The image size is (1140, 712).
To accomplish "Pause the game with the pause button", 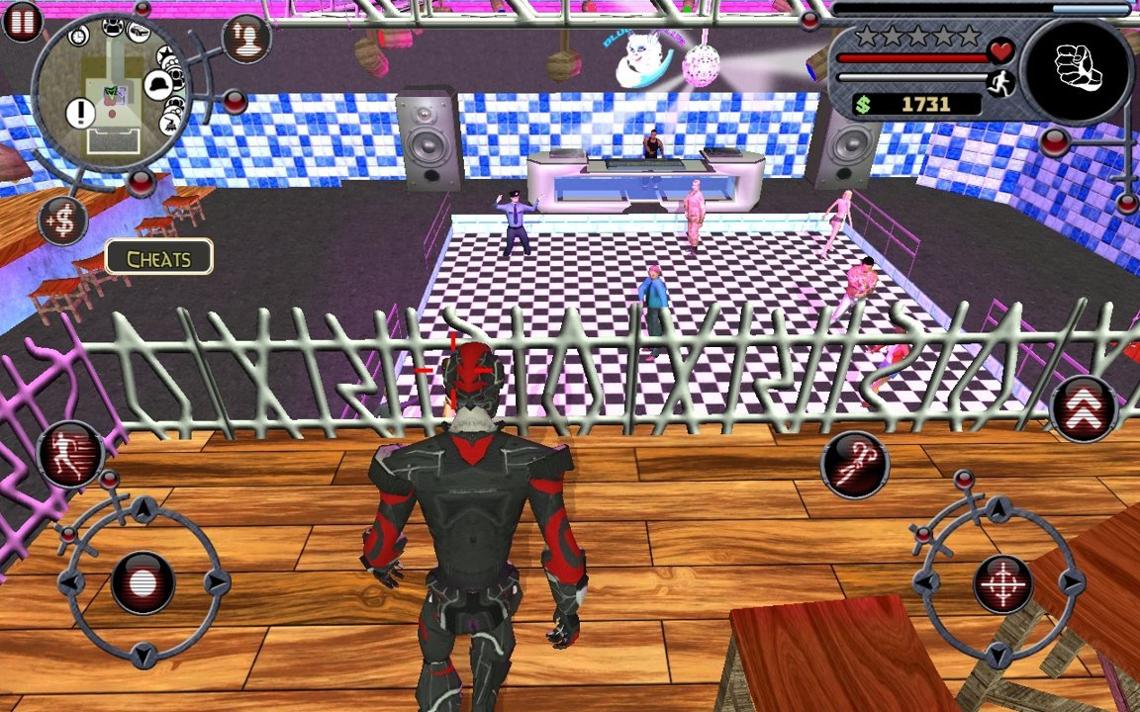I will click(x=22, y=22).
